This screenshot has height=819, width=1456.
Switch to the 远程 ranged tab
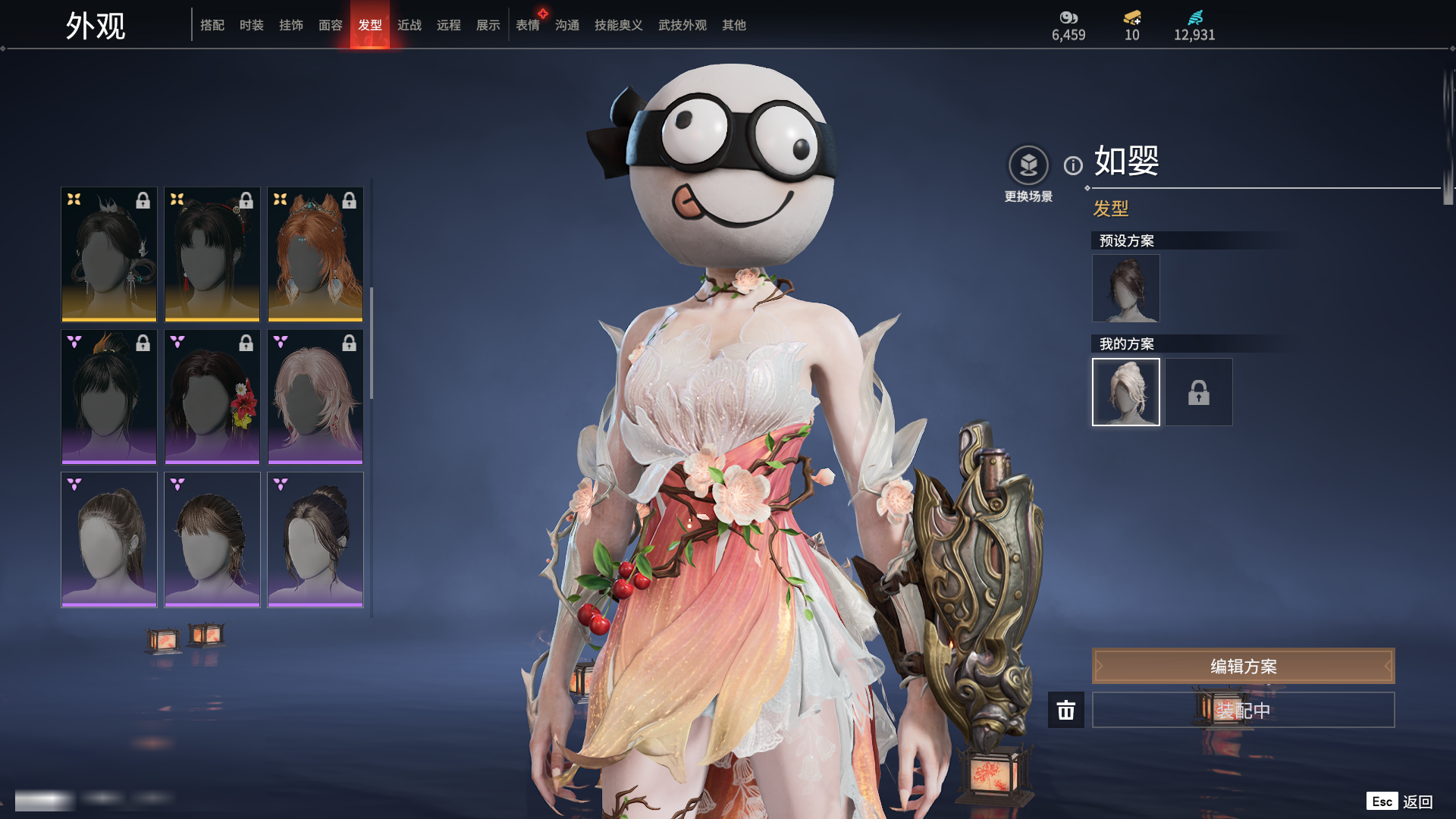tap(449, 25)
